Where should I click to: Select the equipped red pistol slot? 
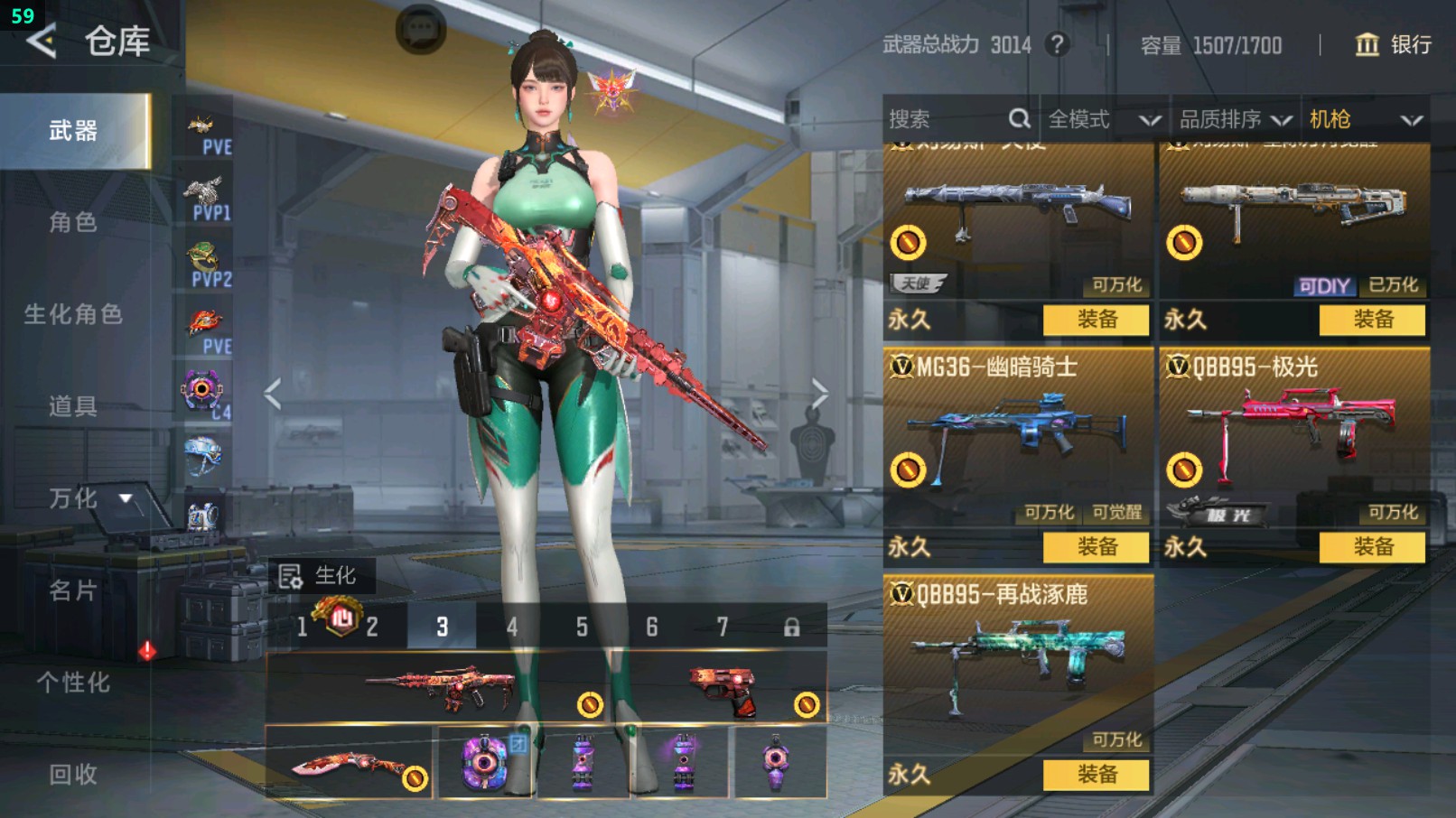point(723,691)
